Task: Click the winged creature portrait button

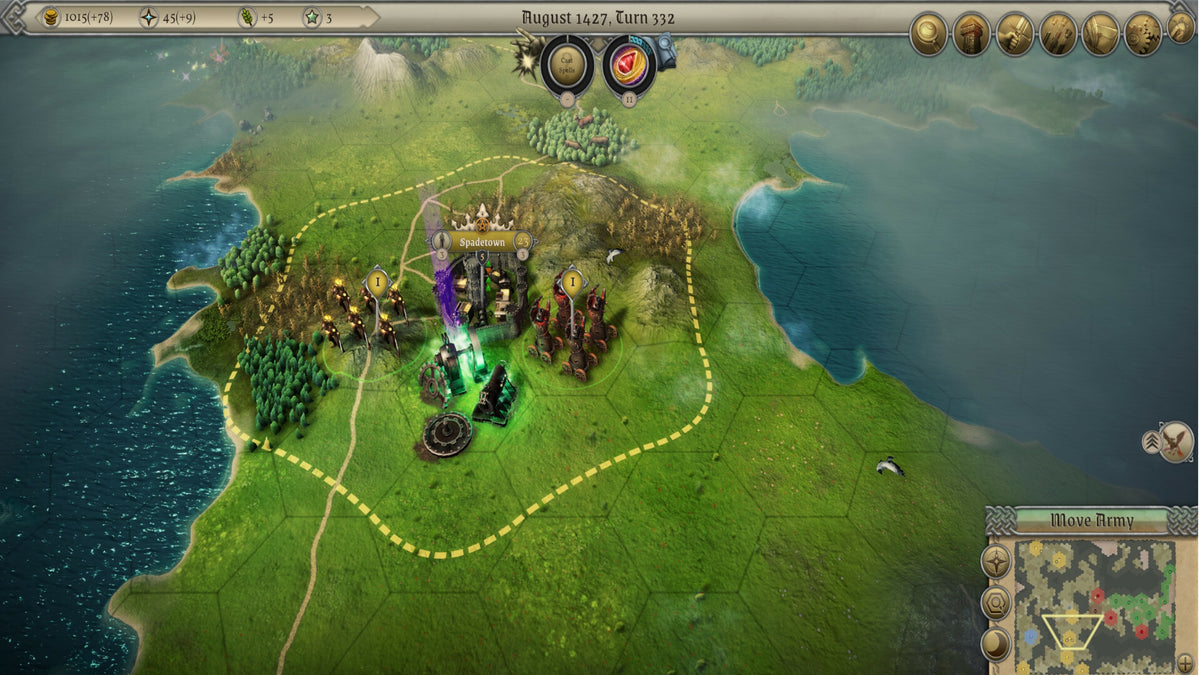Action: tap(1178, 441)
